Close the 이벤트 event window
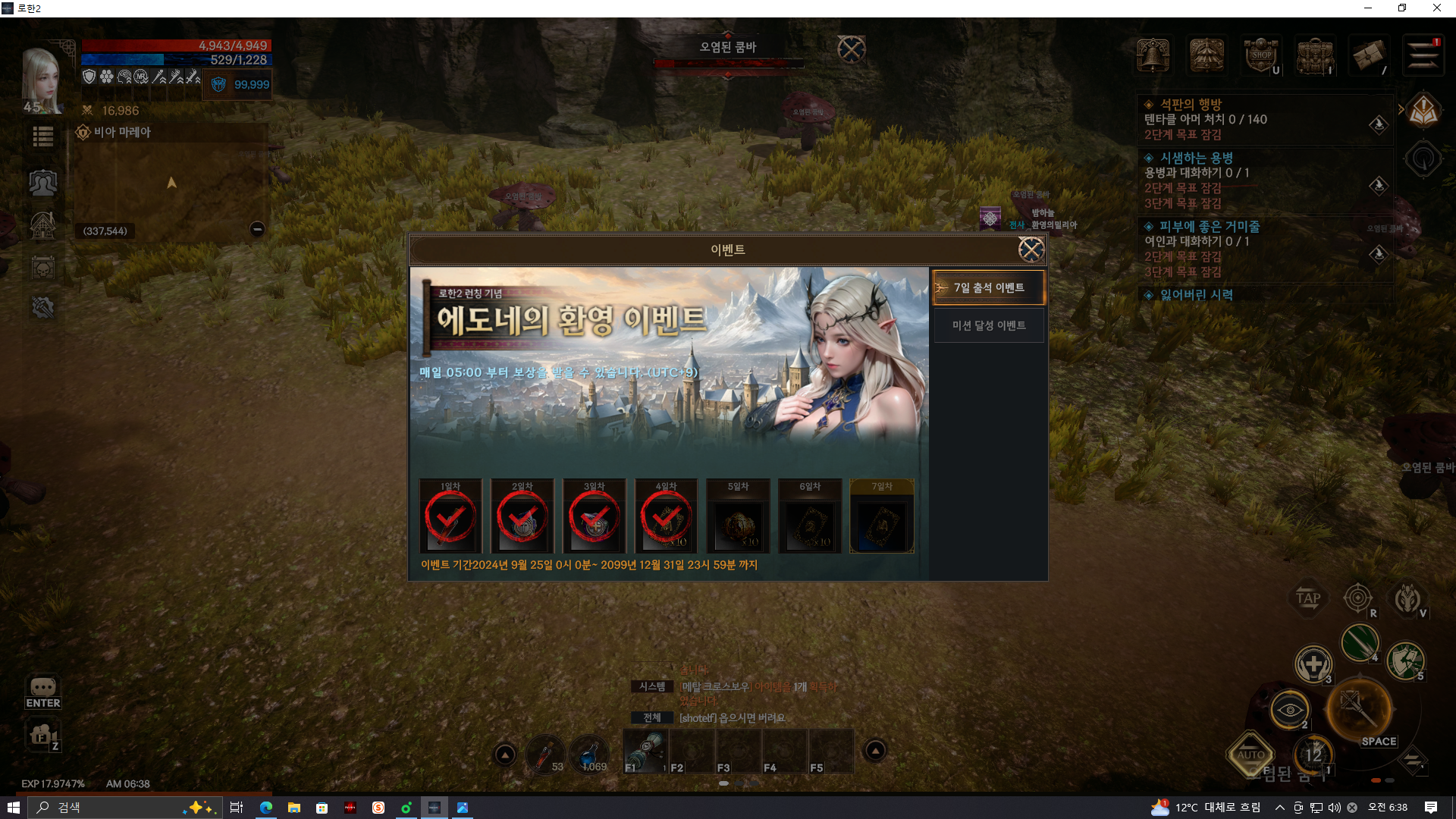 (x=1031, y=249)
